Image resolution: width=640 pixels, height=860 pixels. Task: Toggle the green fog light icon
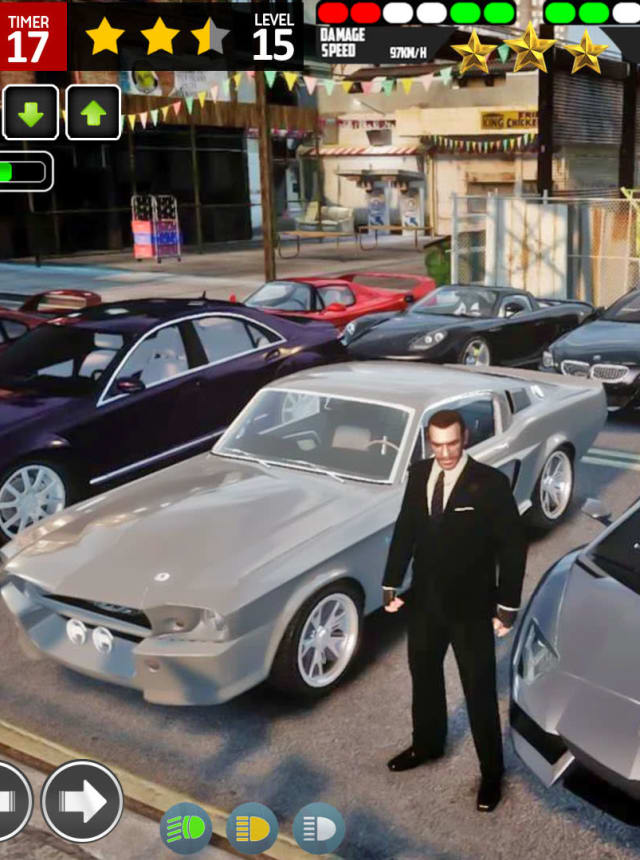click(186, 828)
